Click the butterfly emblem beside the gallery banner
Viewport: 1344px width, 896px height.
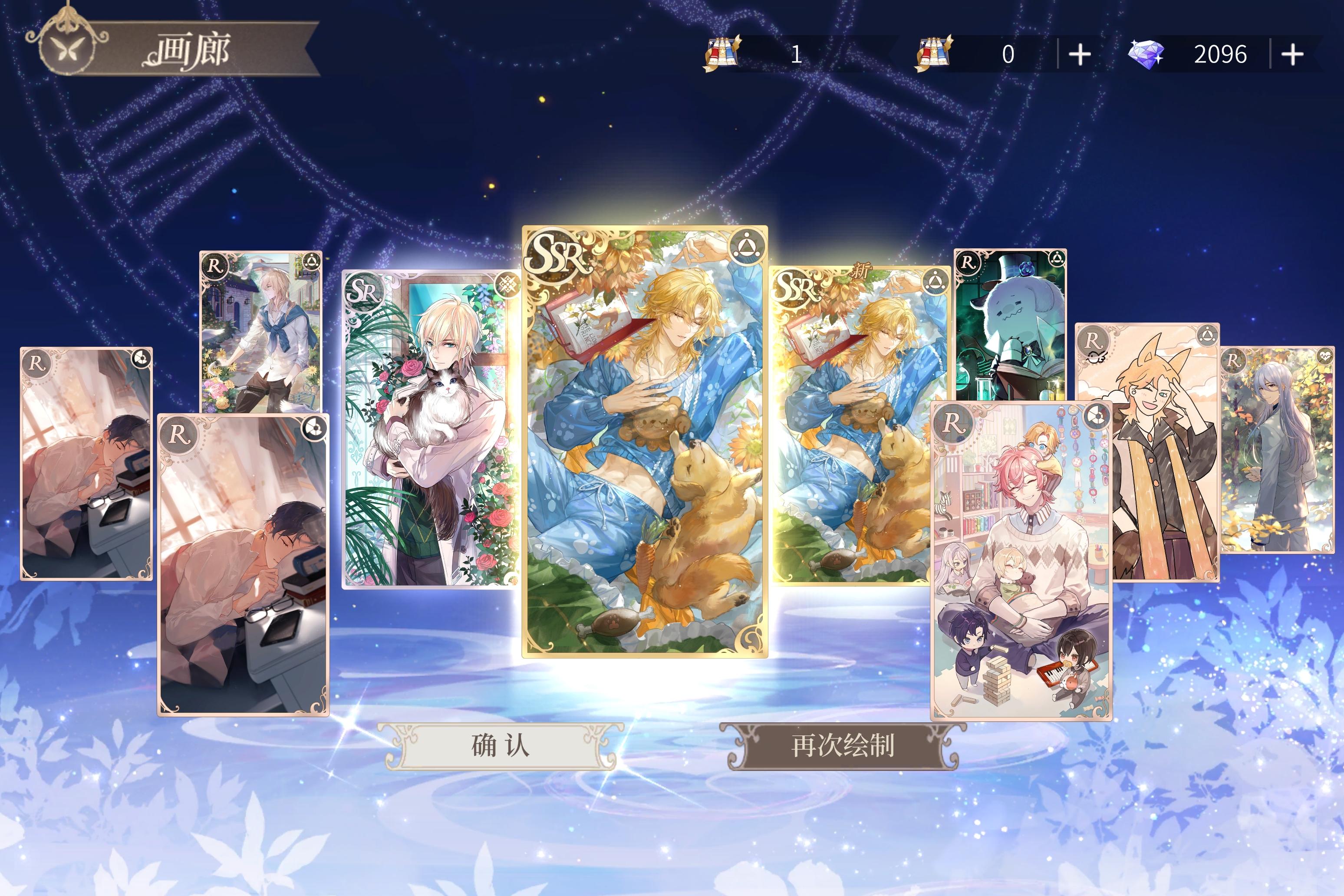tap(69, 49)
